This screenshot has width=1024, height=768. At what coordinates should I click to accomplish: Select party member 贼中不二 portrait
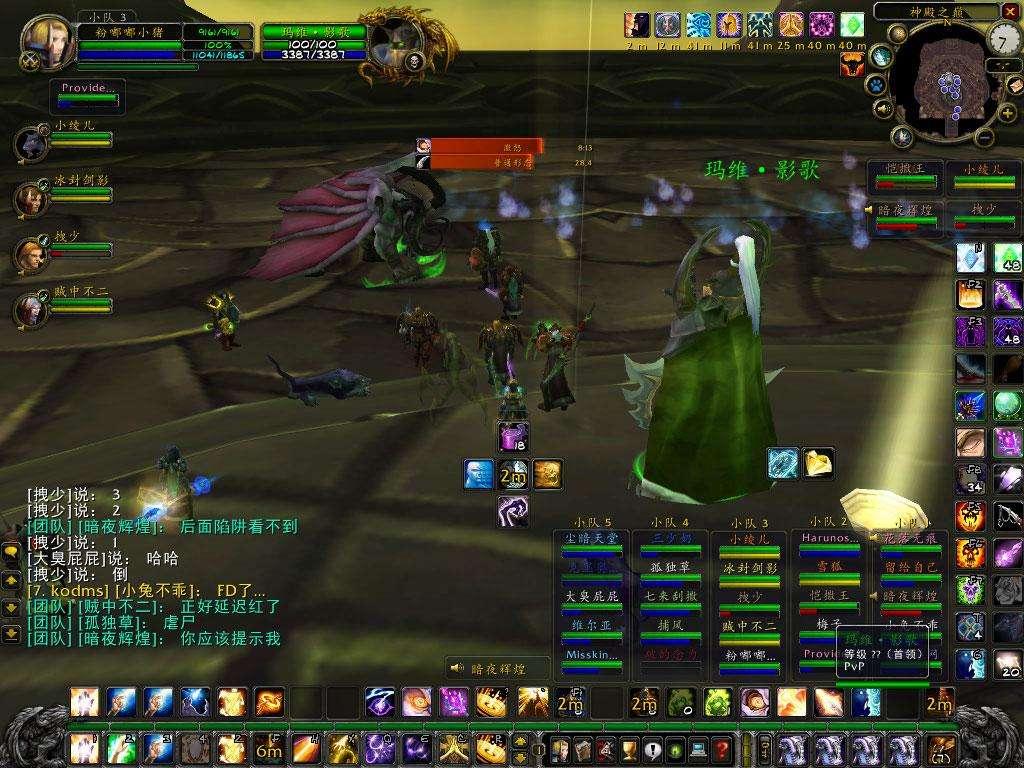29,309
